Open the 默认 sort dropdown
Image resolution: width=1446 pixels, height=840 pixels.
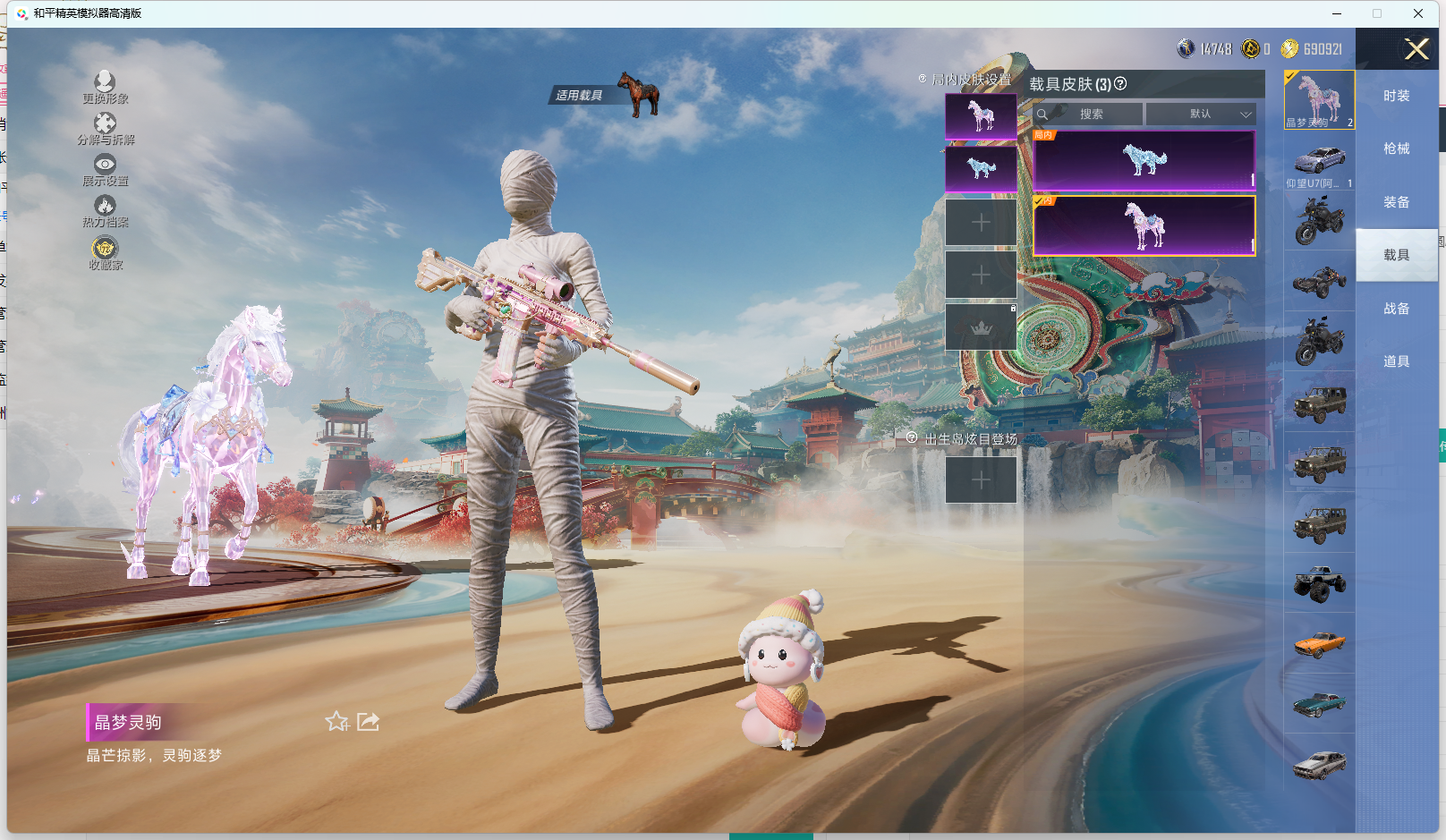[1201, 115]
